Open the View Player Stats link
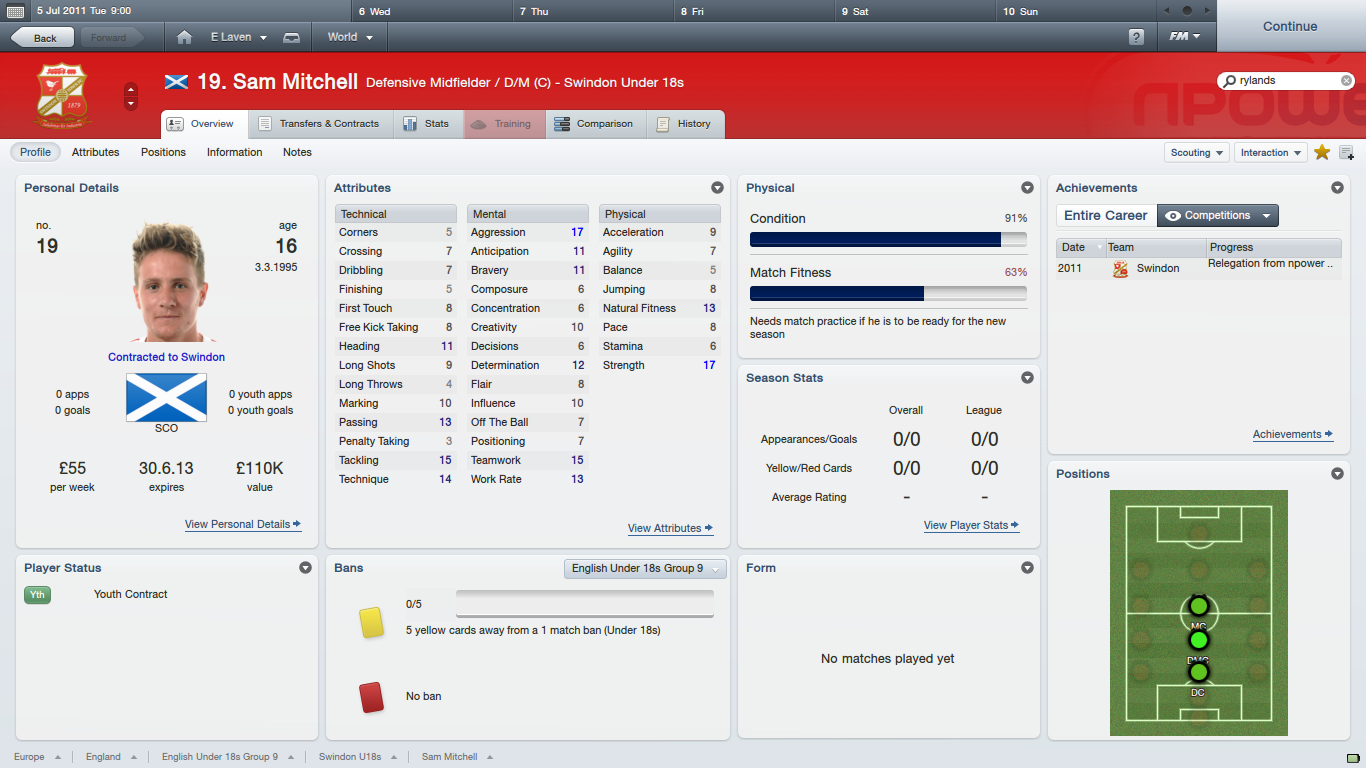The image size is (1366, 768). 970,525
